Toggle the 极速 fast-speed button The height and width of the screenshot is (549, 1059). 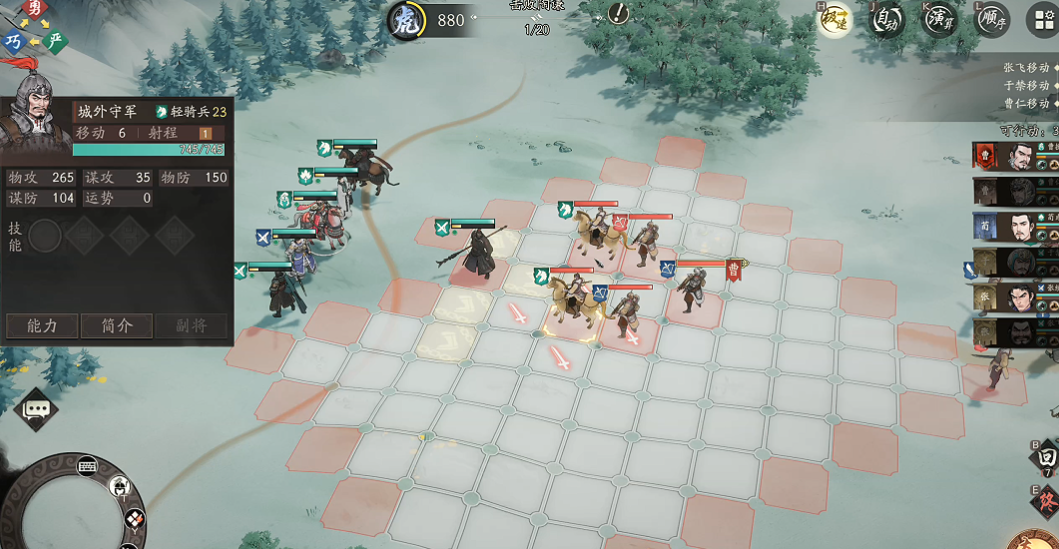point(834,19)
